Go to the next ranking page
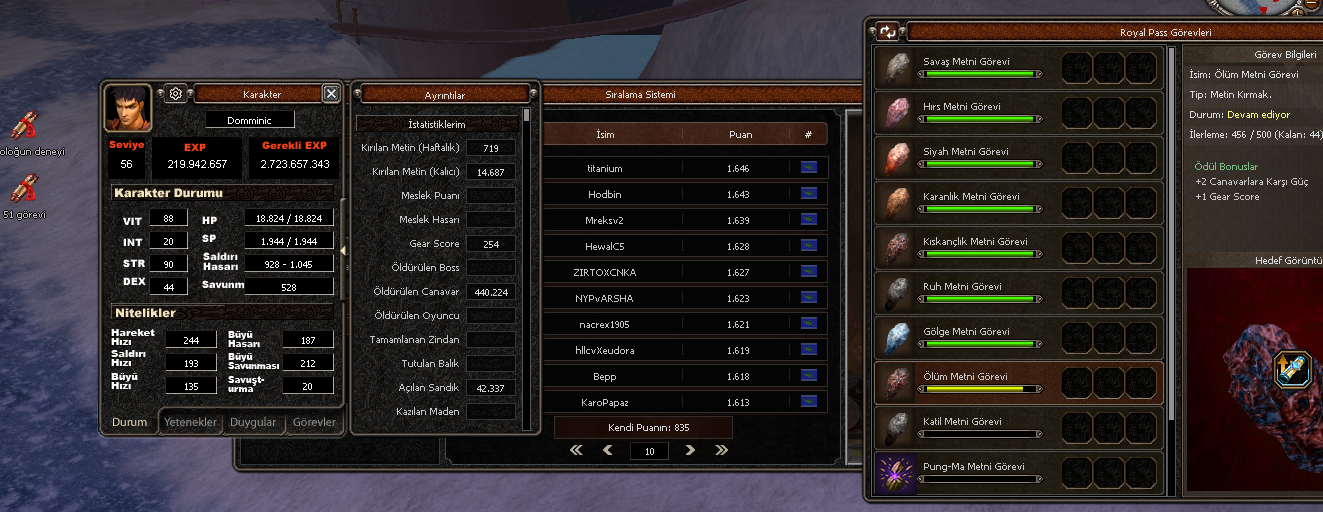Image resolution: width=1323 pixels, height=512 pixels. coord(690,450)
